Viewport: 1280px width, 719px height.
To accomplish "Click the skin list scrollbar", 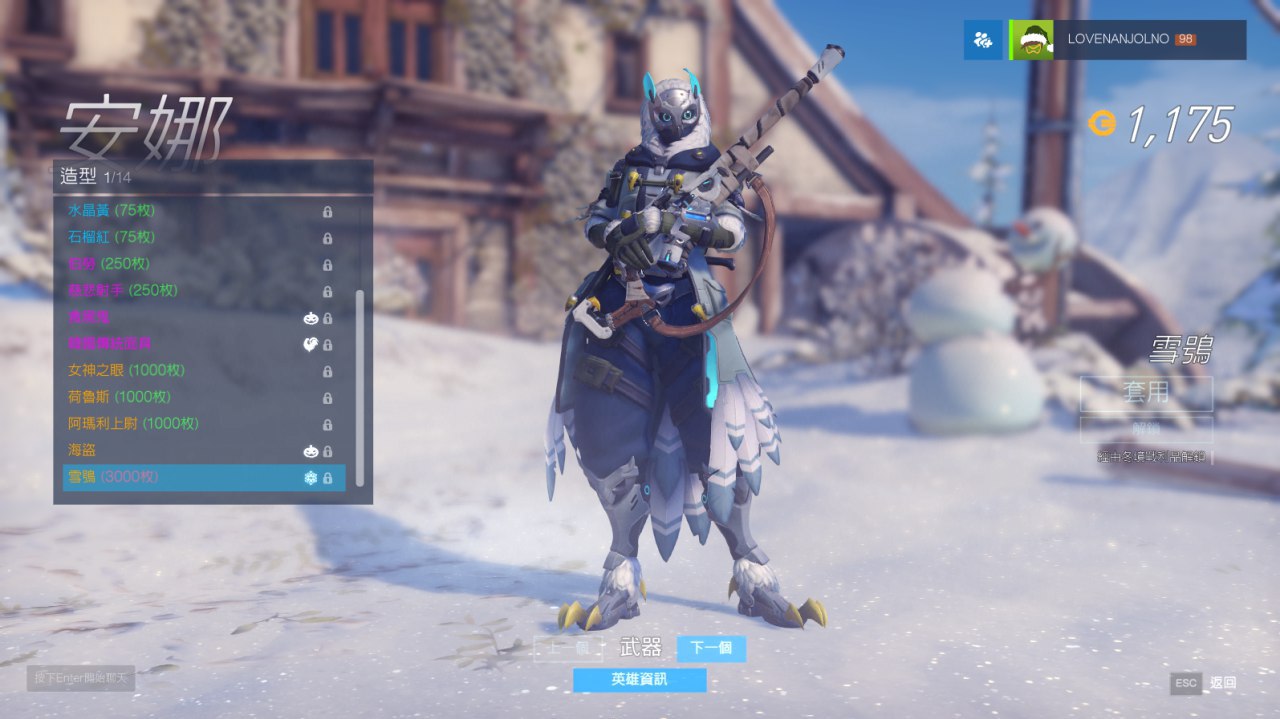I will pyautogui.click(x=360, y=388).
